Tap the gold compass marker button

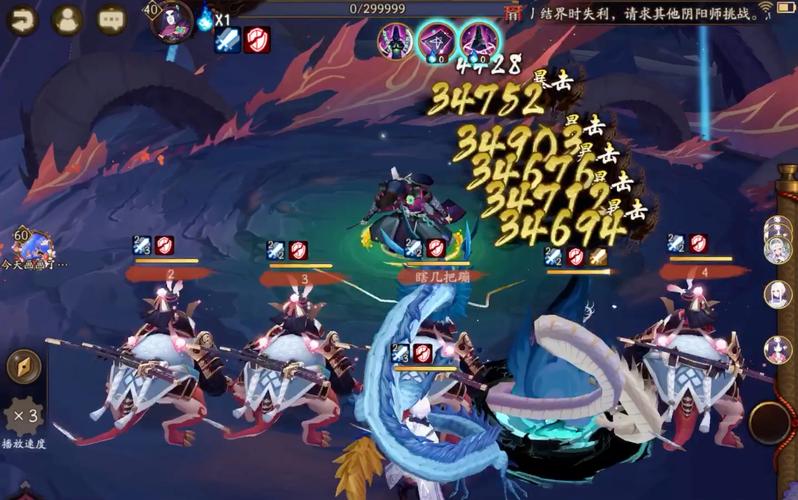(23, 366)
